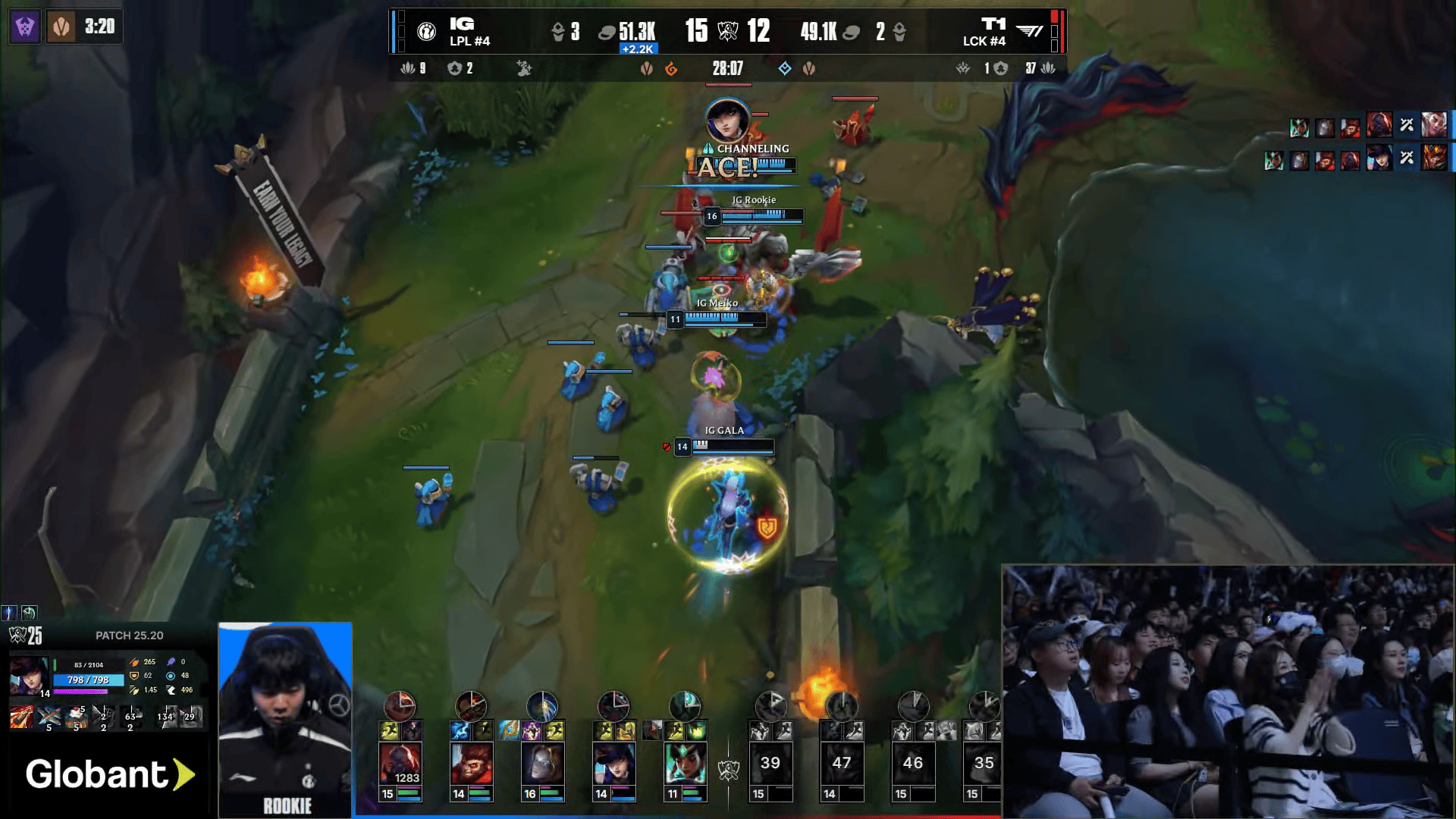Click the top row of the kill feed
The image size is (1456, 819).
(1365, 125)
